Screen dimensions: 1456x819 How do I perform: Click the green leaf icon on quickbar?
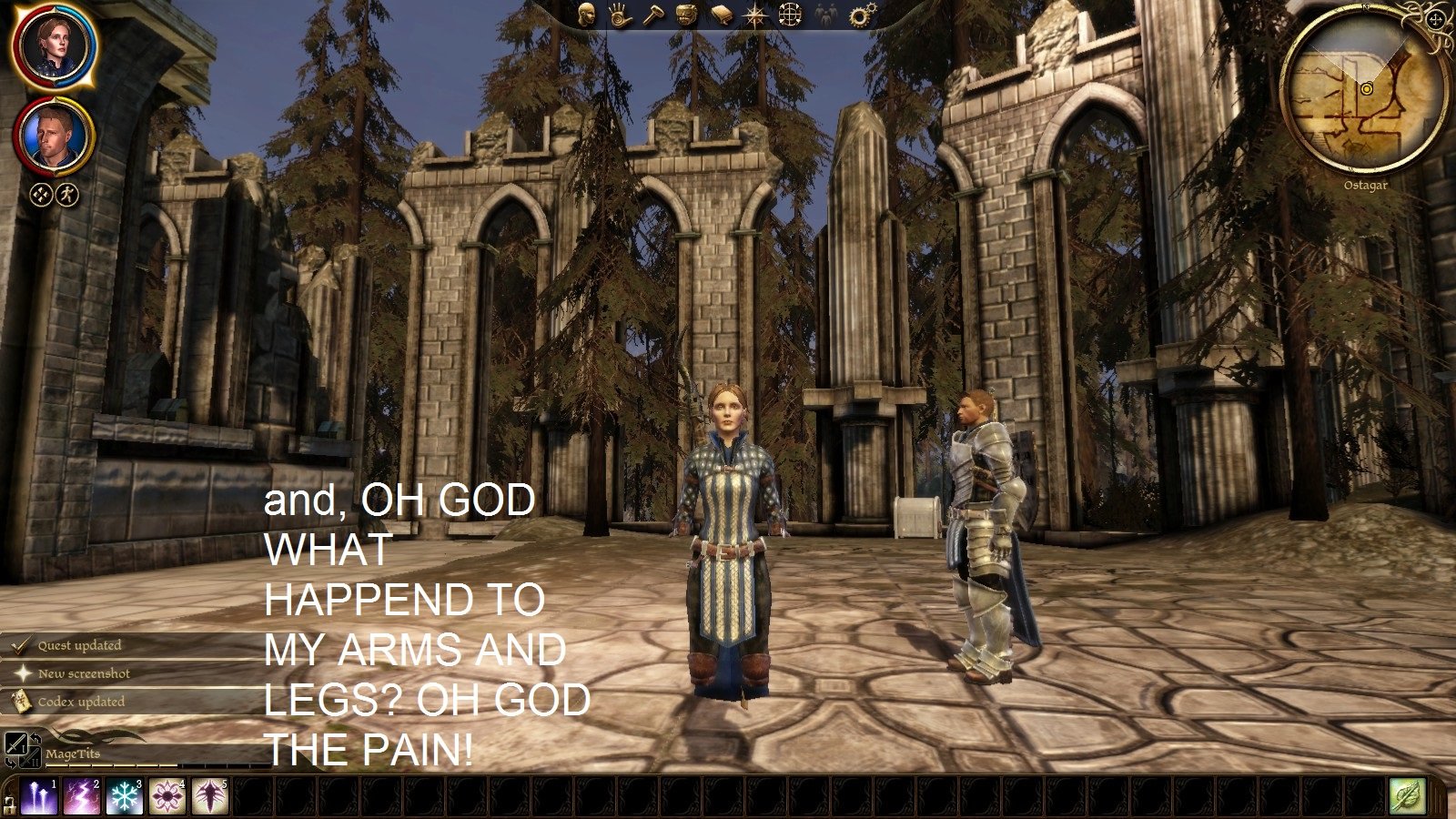click(1407, 797)
